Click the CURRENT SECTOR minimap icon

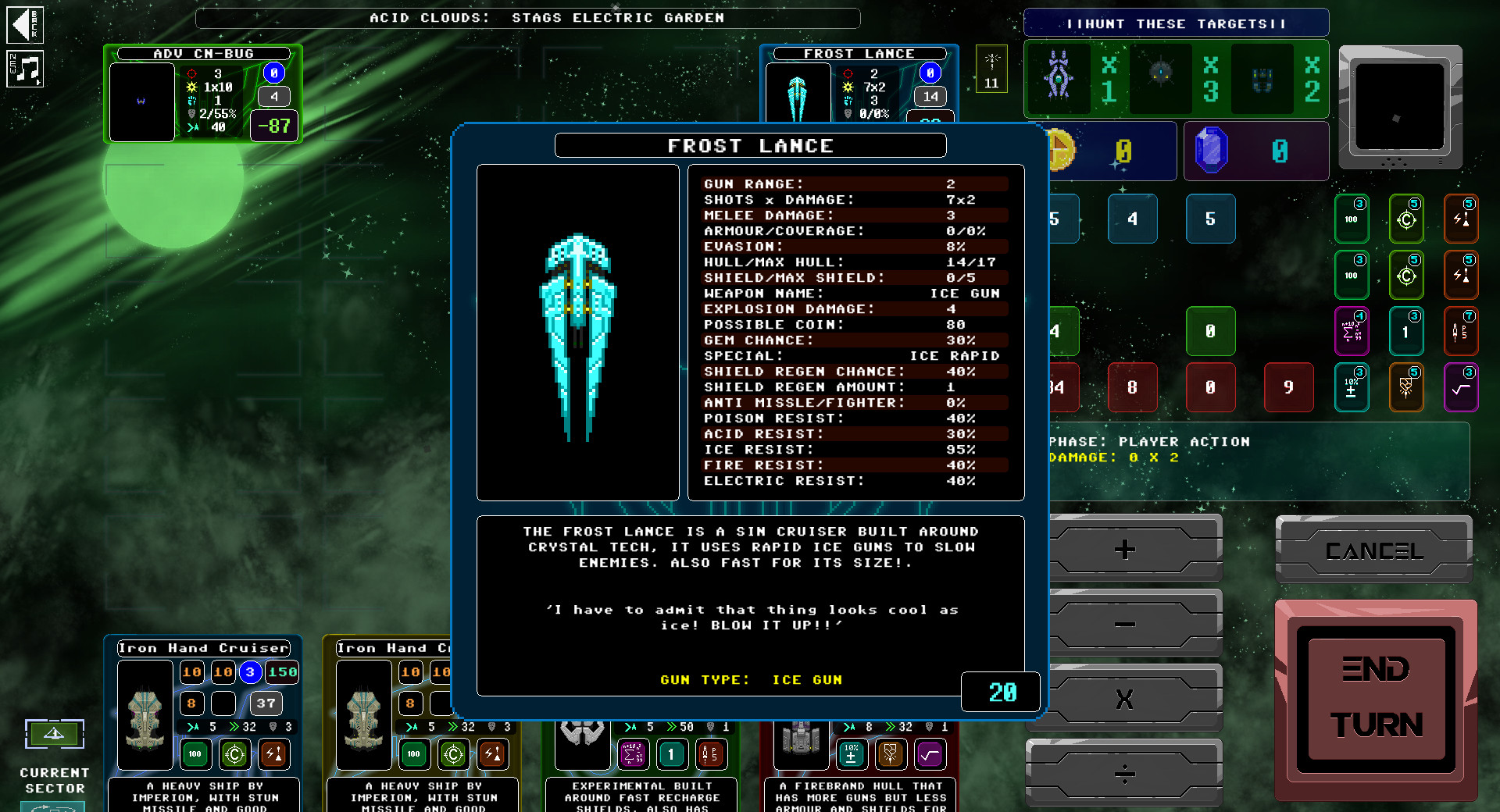pos(54,734)
